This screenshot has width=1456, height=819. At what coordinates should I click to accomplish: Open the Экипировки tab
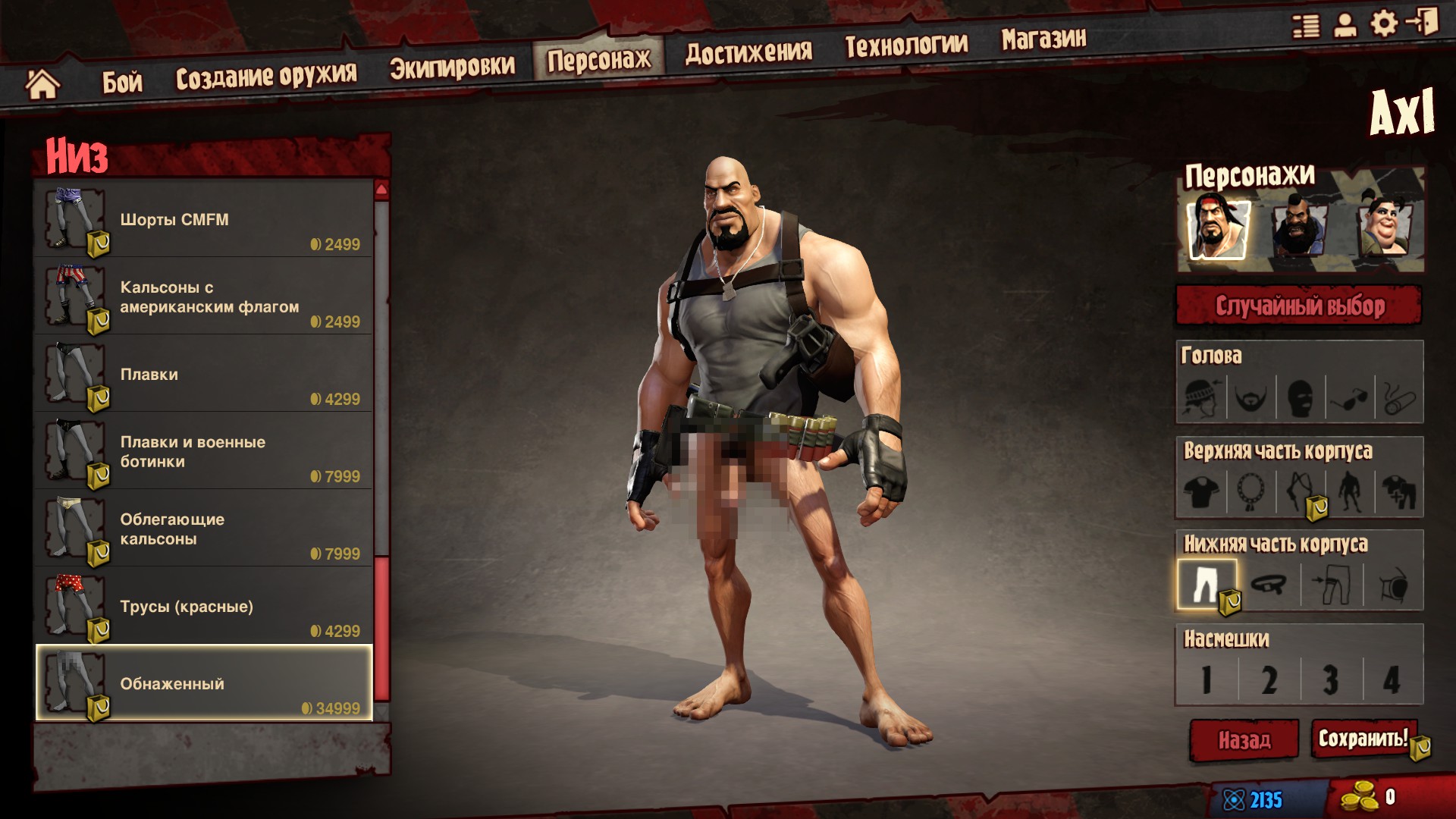tap(452, 67)
